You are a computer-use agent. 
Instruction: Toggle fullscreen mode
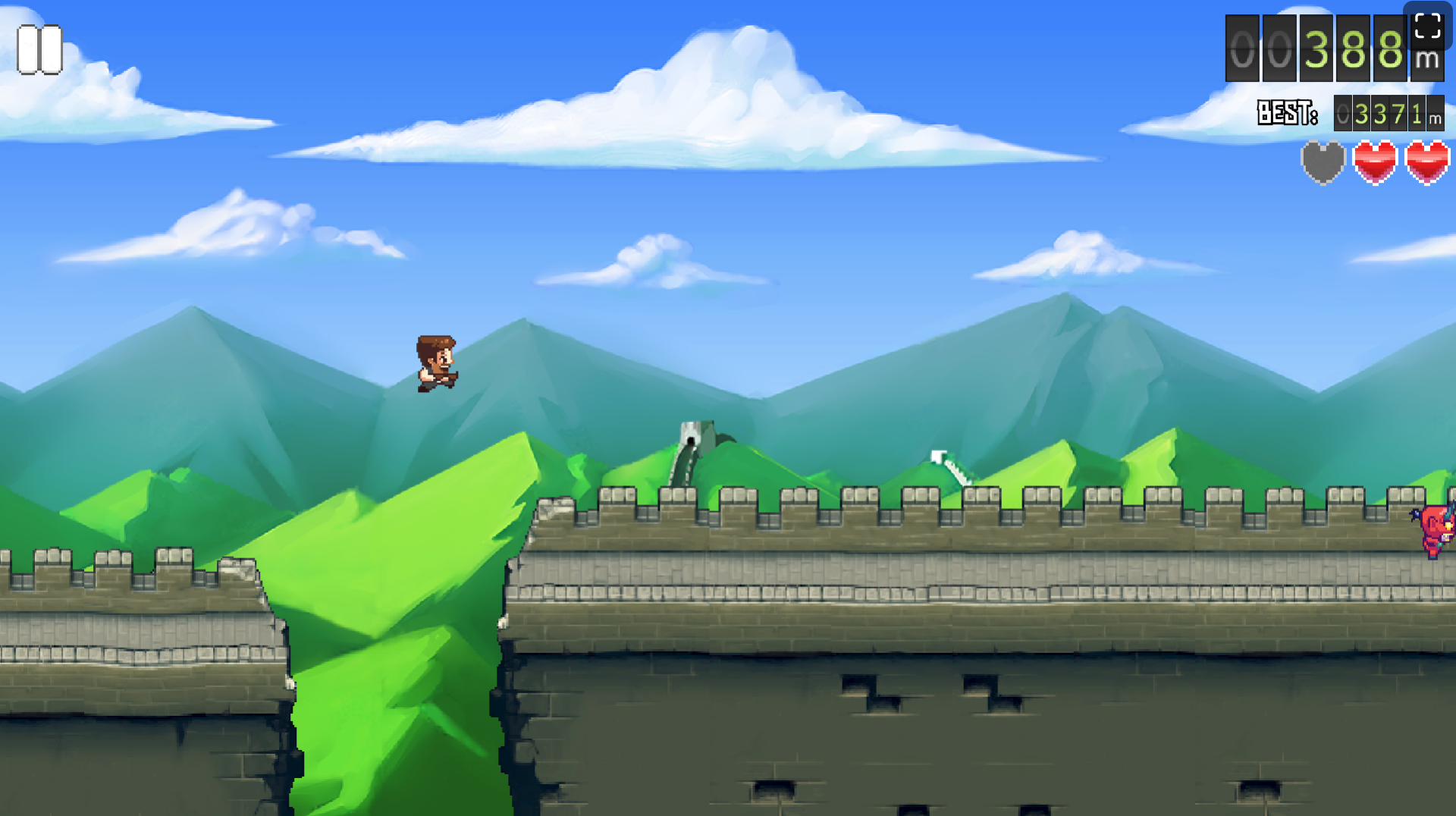pos(1426,27)
